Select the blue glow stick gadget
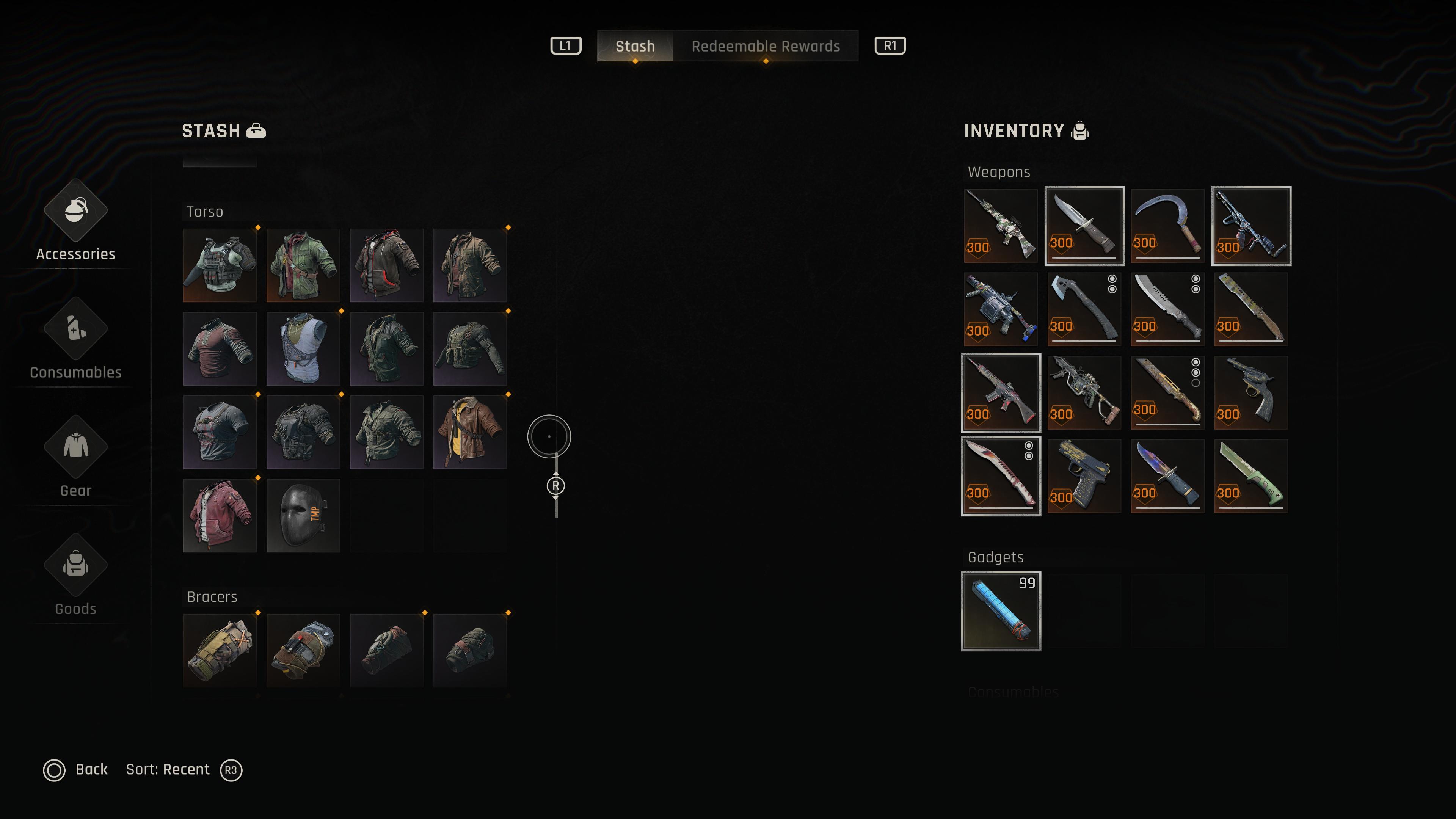This screenshot has height=819, width=1456. pos(1001,611)
